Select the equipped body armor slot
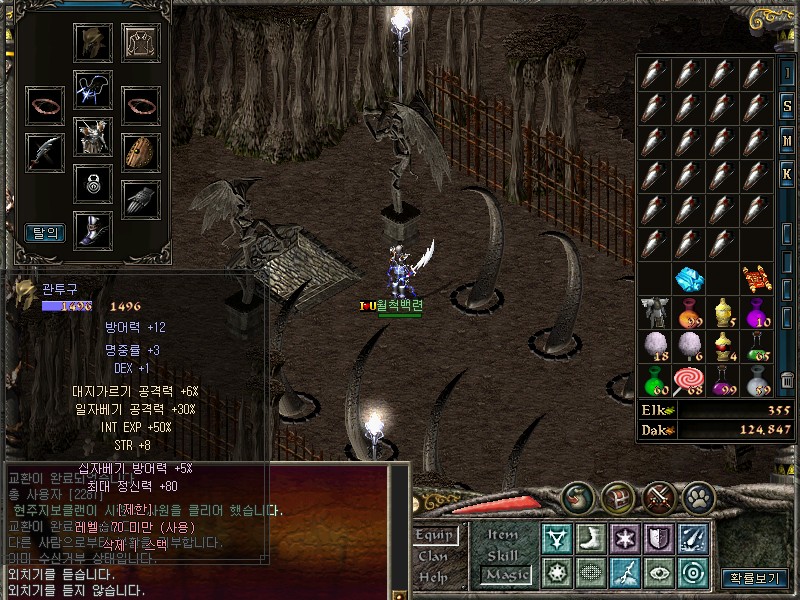800x600 pixels. click(x=92, y=136)
